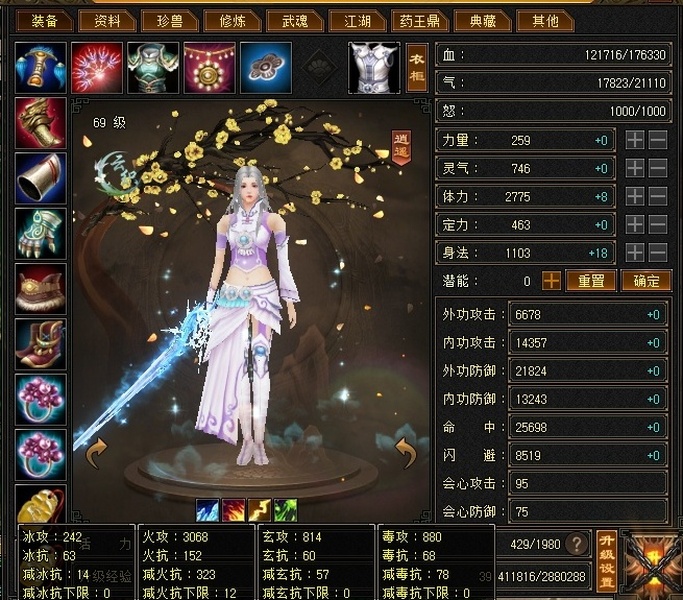683x600 pixels.
Task: Rotate the character model right
Action: (406, 456)
